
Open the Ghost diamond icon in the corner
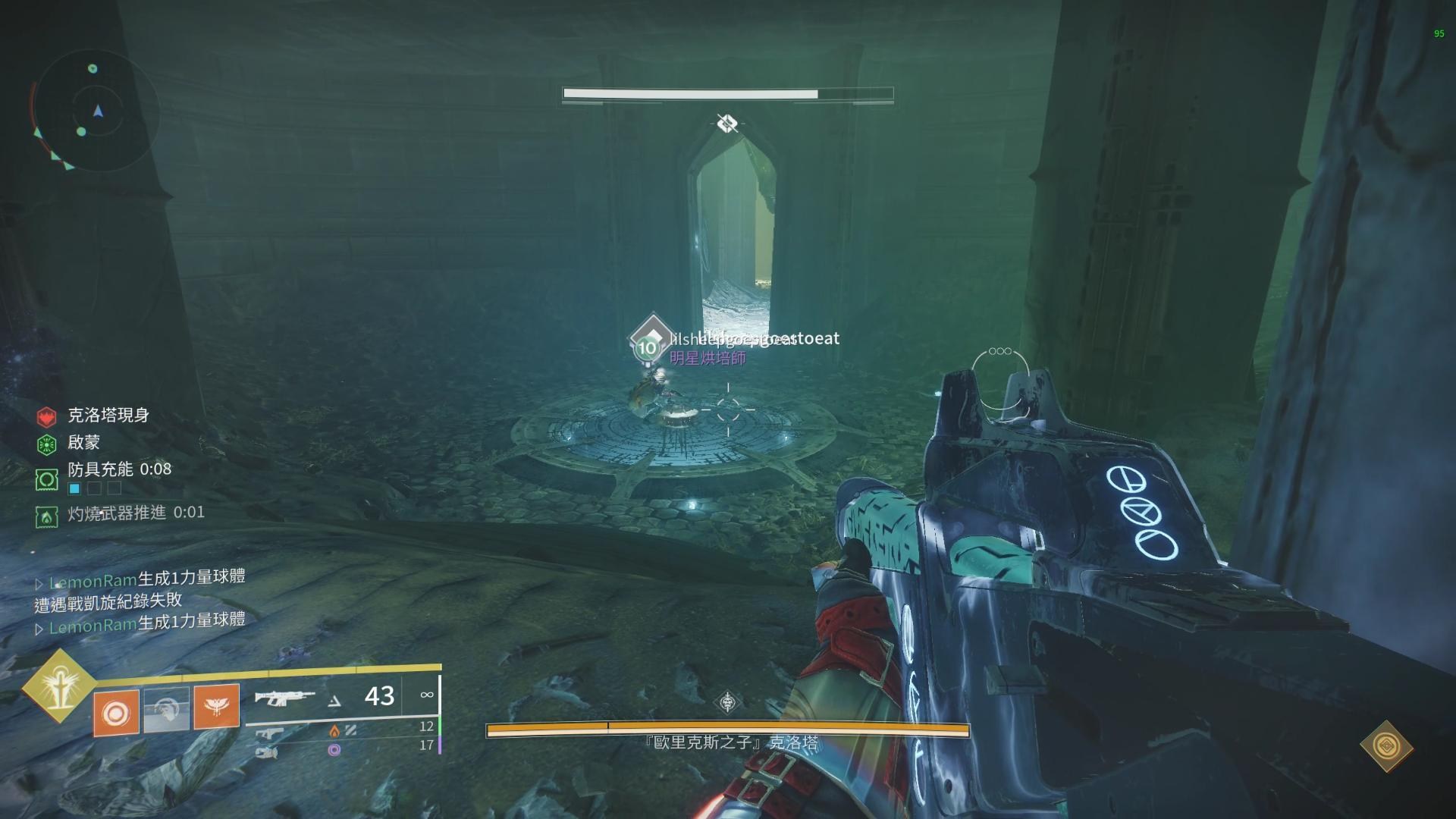(x=1386, y=746)
